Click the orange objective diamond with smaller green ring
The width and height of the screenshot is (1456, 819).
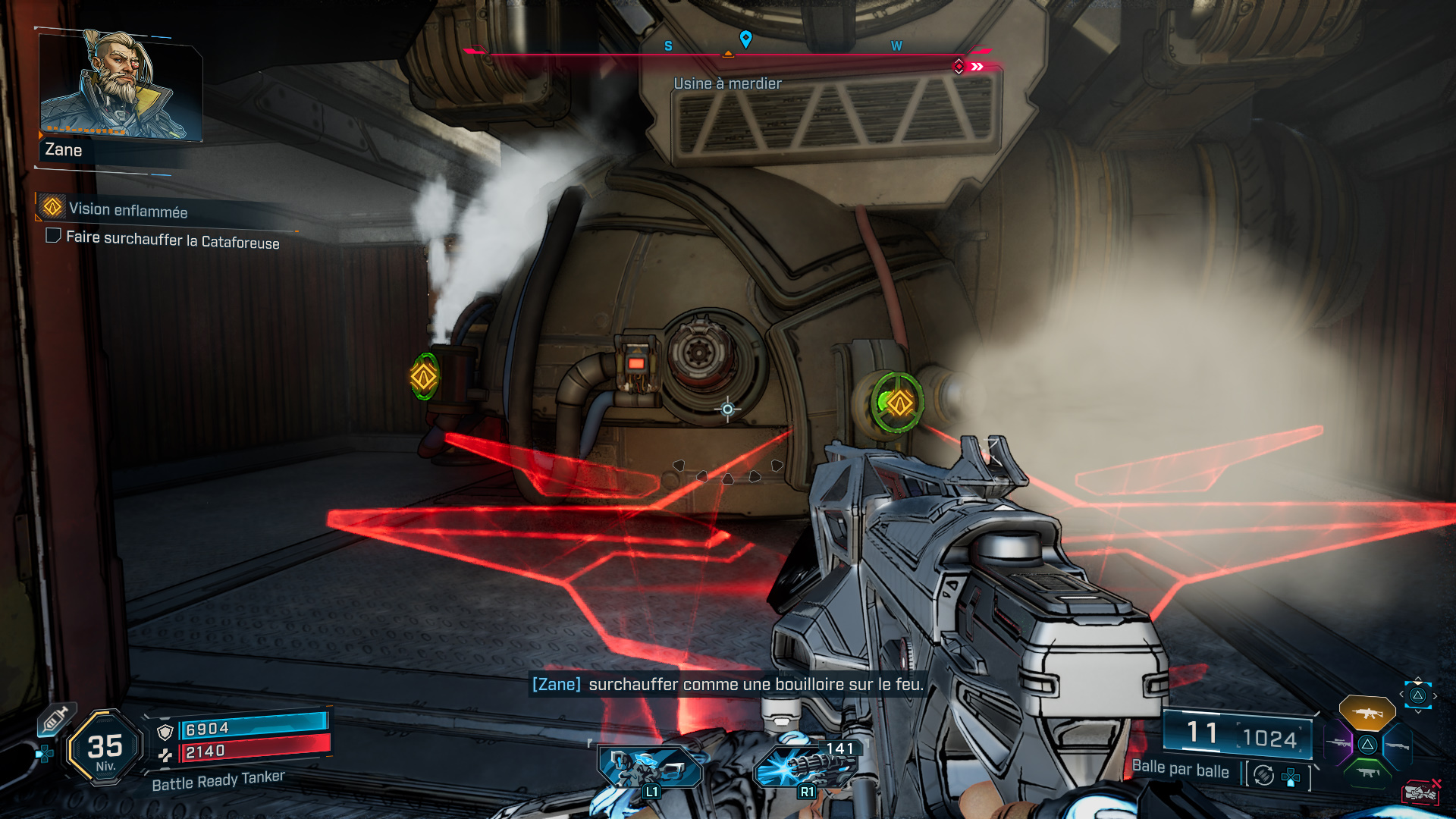click(424, 376)
